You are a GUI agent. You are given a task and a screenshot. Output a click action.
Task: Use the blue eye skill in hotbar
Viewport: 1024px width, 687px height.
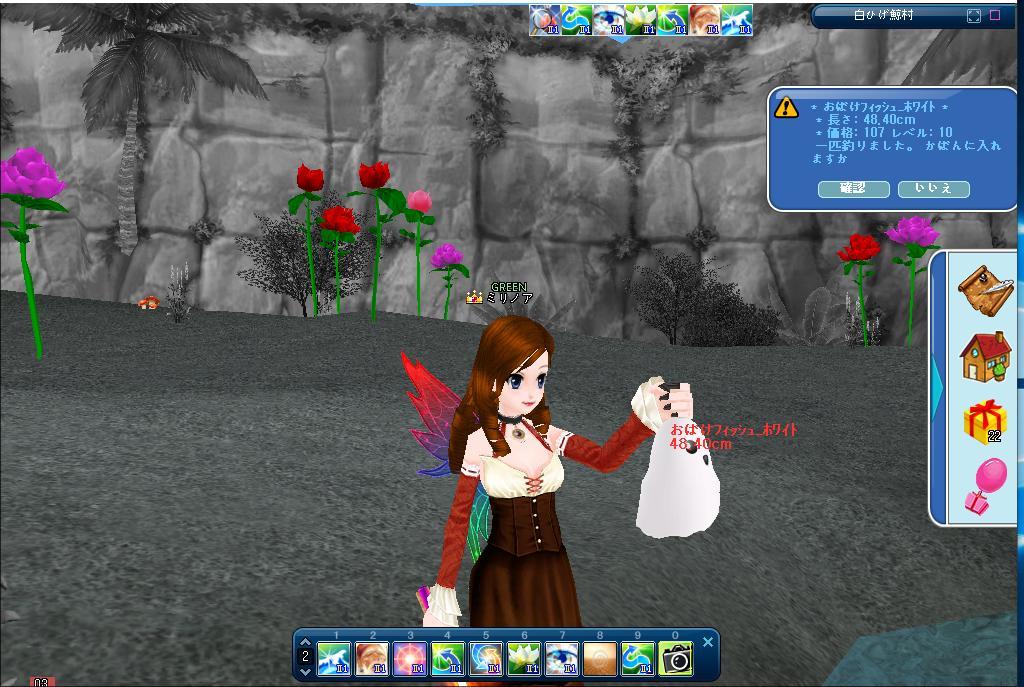tap(561, 659)
